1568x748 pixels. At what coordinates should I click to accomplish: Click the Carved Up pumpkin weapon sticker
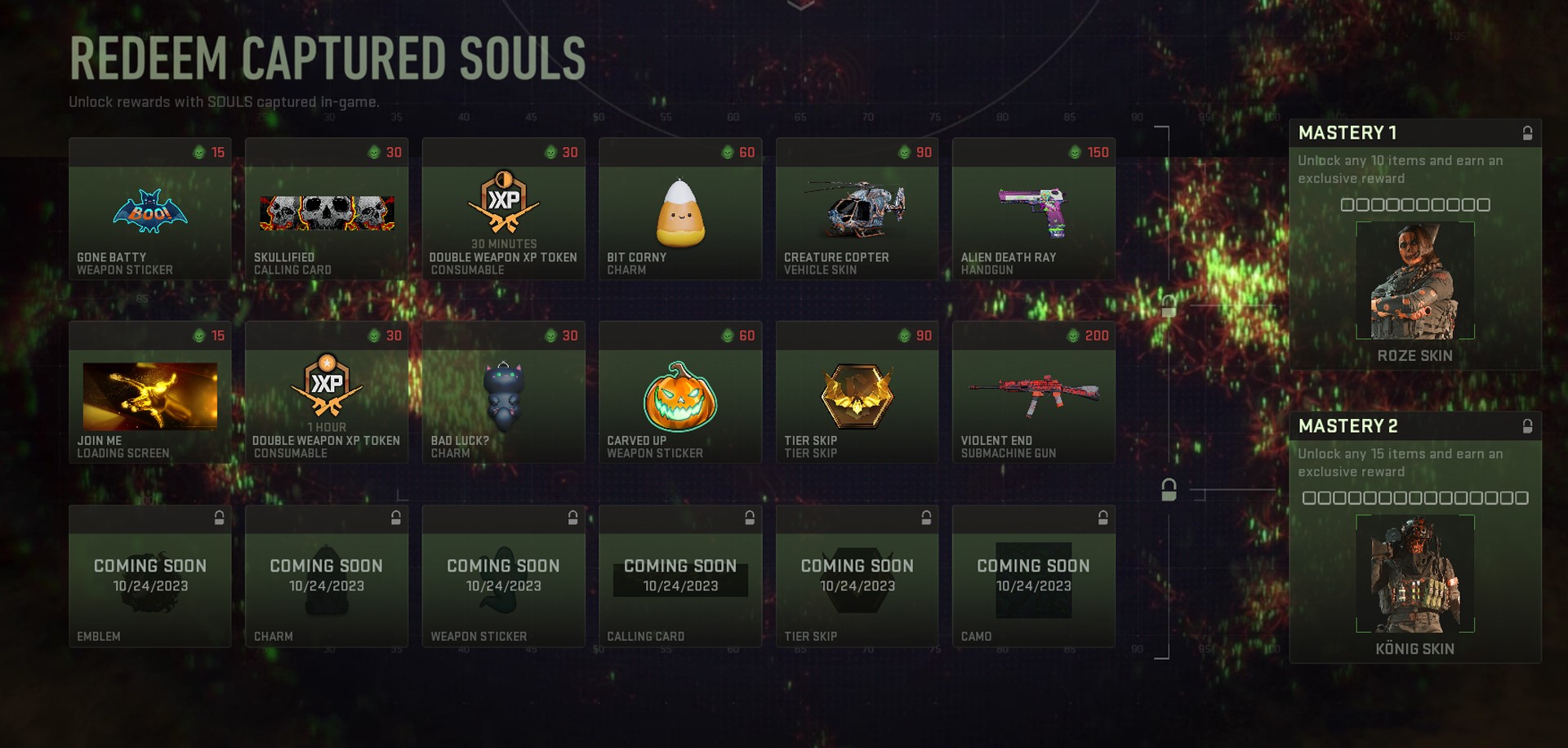pos(680,392)
